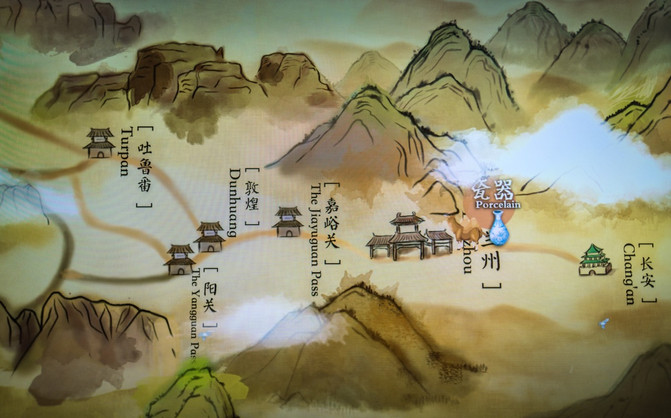Open the Jiayuguan Pass marker

coord(288,221)
